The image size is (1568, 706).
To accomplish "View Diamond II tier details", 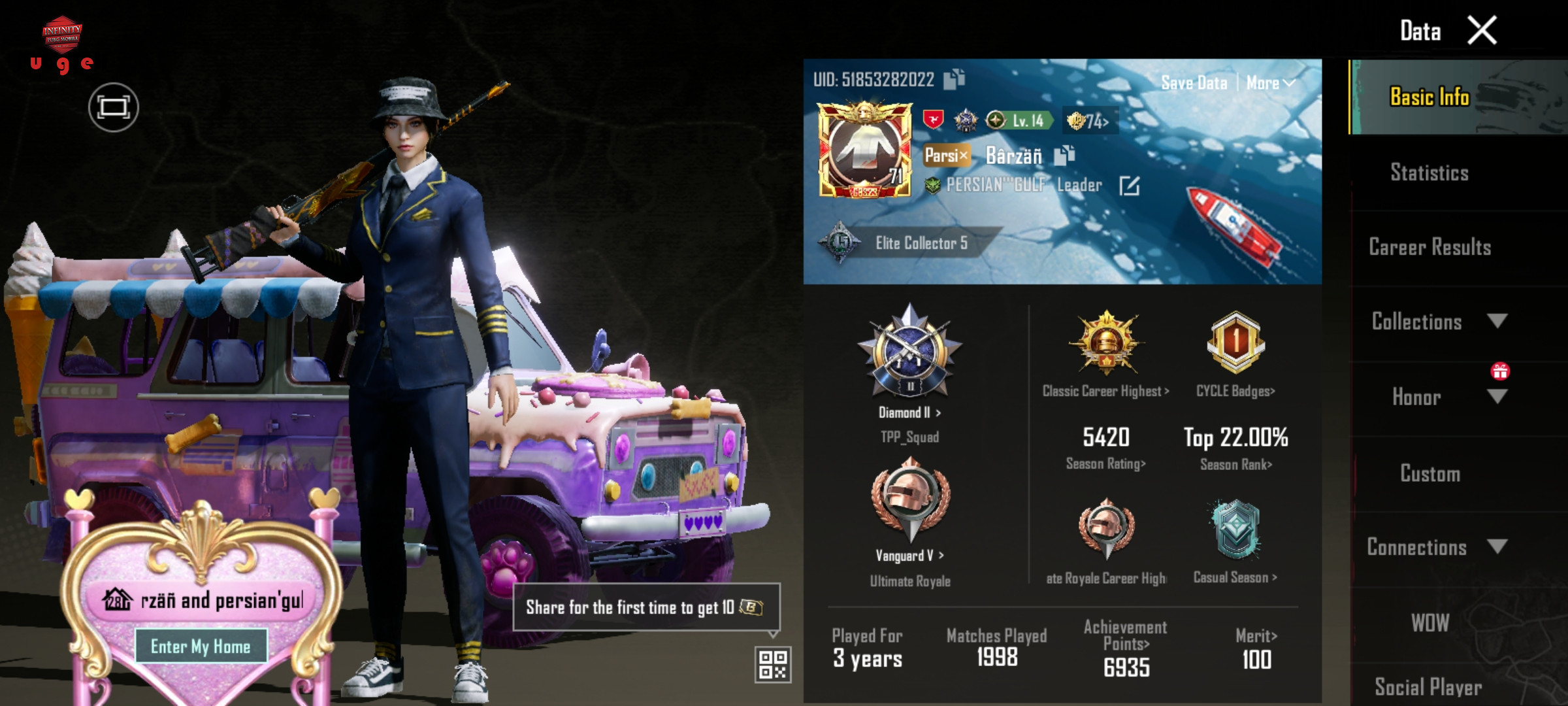I will [909, 412].
